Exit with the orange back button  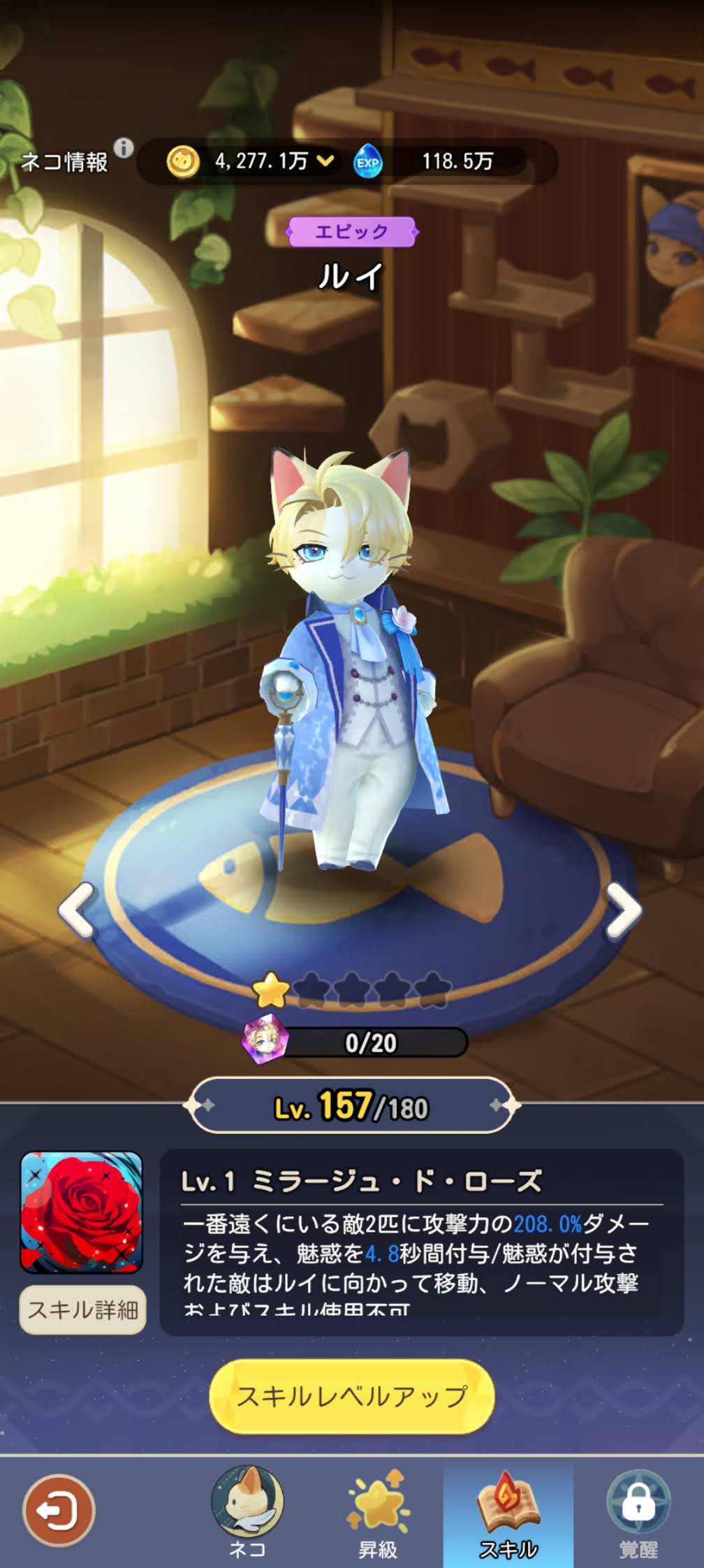pyautogui.click(x=58, y=1511)
